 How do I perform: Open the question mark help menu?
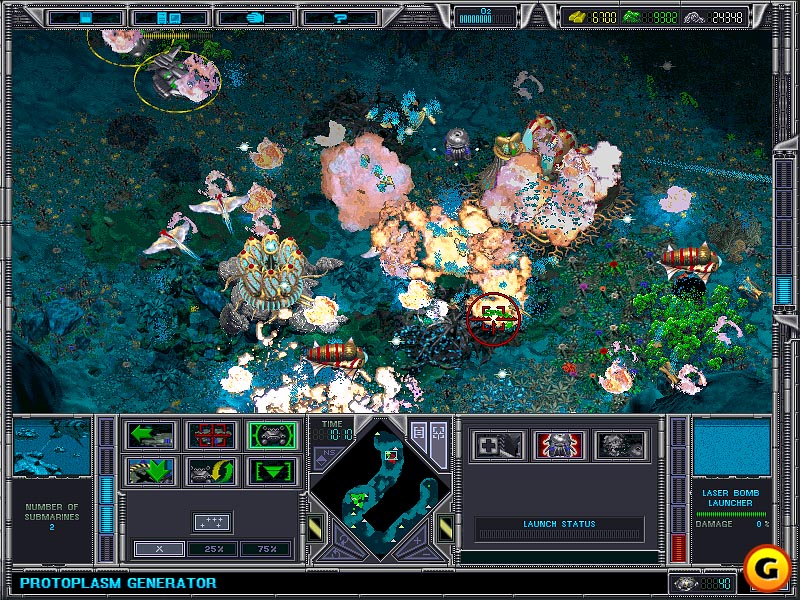(x=340, y=17)
